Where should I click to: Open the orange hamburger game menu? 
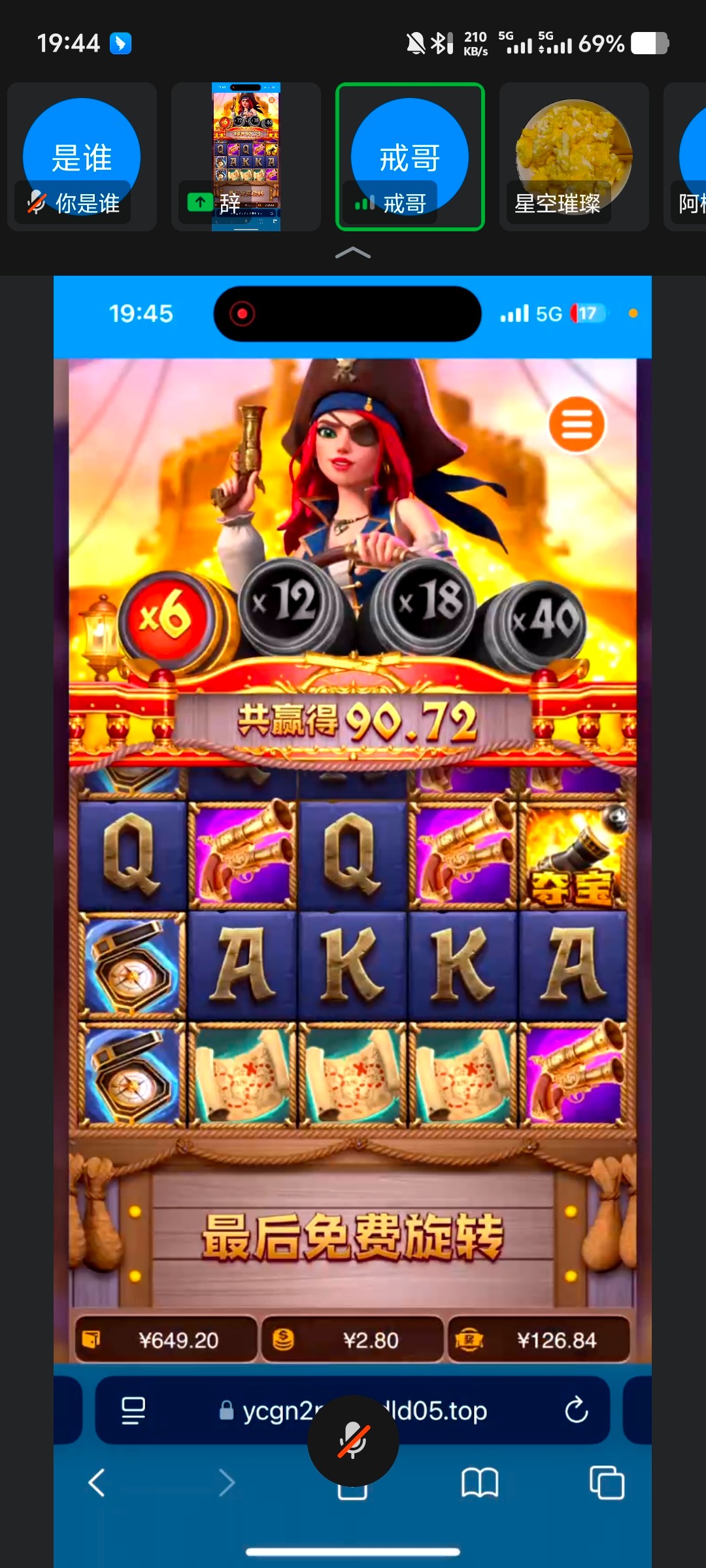pyautogui.click(x=577, y=425)
